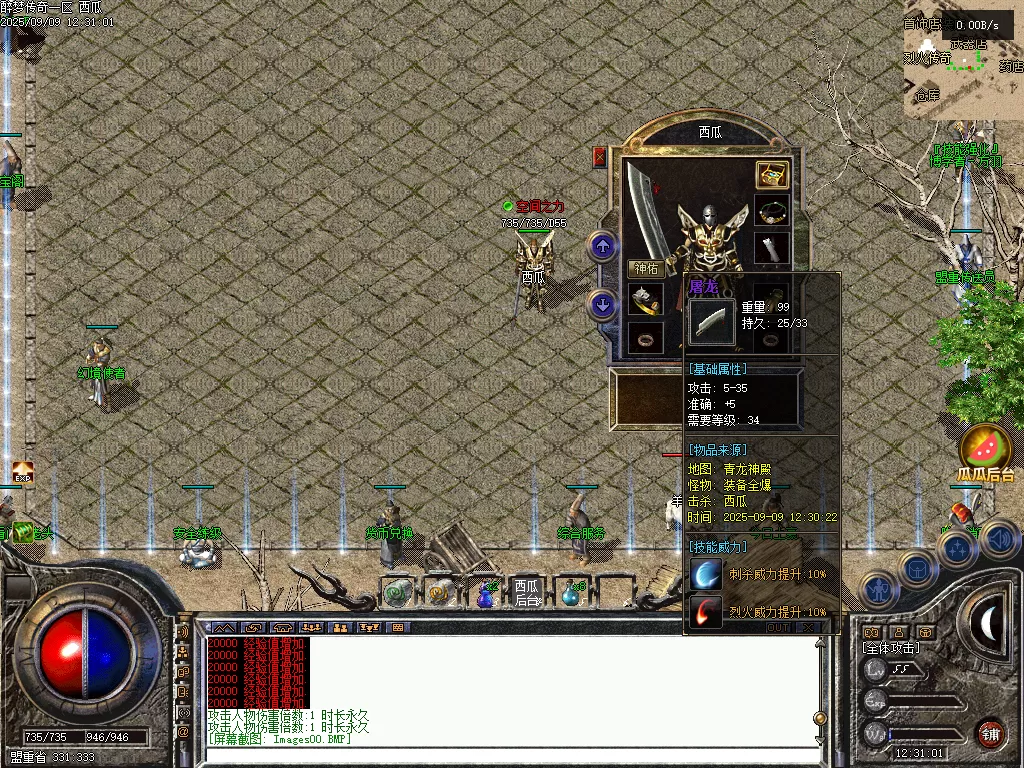Toggle sound with the speaker button
Screen dimensions: 1024x768
(999, 540)
